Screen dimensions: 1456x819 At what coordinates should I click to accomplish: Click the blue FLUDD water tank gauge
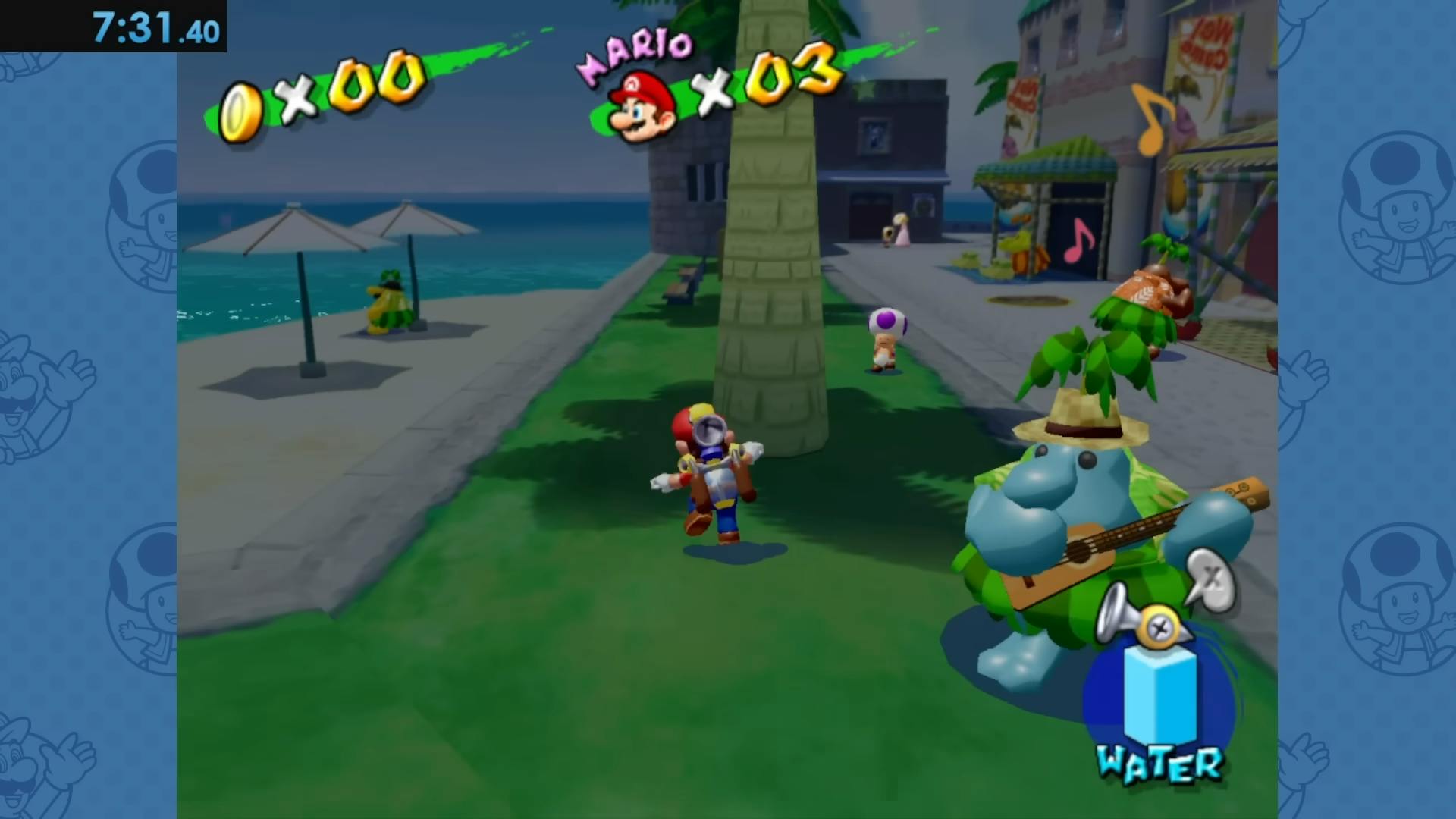point(1160,694)
